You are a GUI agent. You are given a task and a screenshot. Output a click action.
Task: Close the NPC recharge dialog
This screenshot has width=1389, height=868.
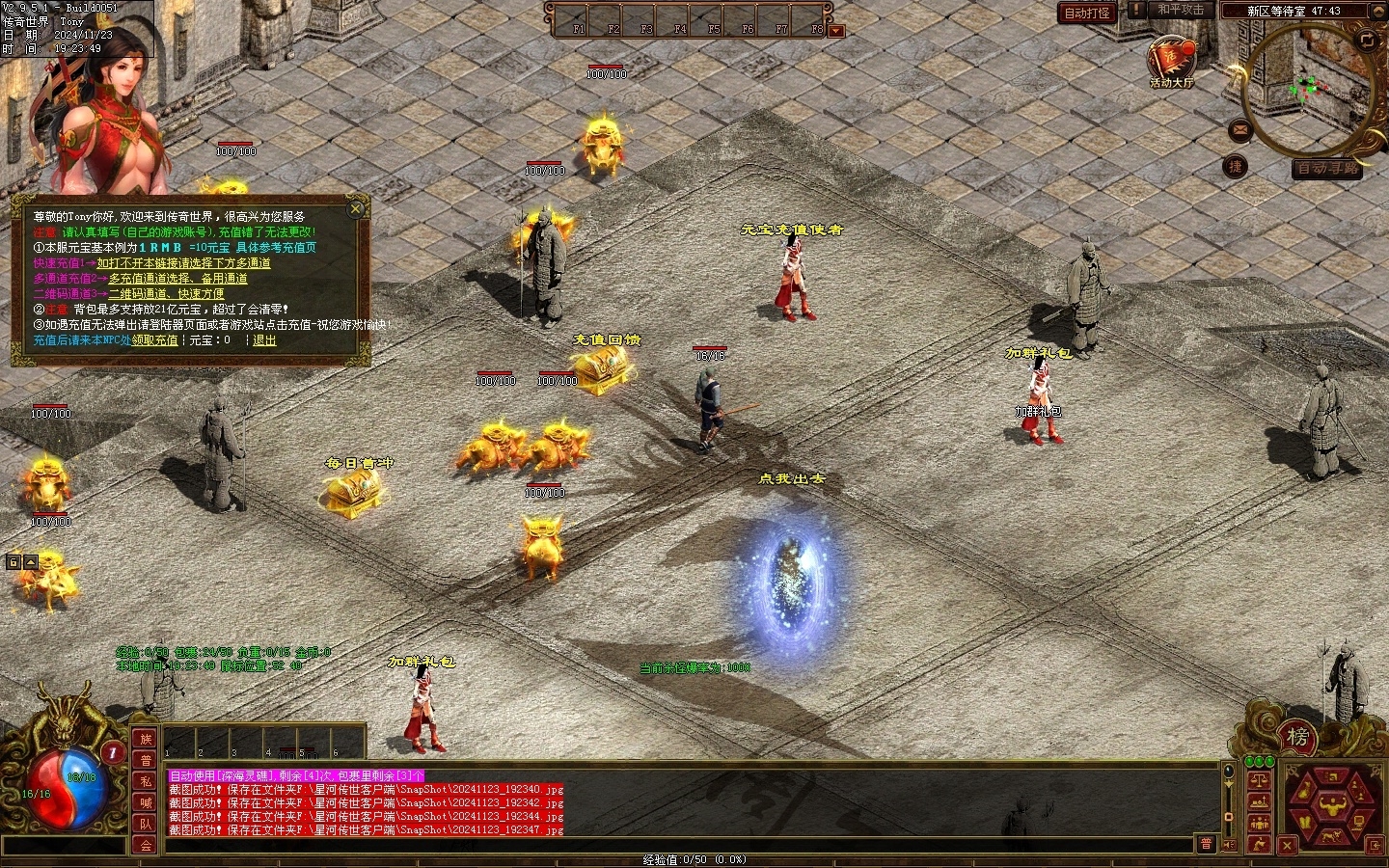tap(356, 208)
